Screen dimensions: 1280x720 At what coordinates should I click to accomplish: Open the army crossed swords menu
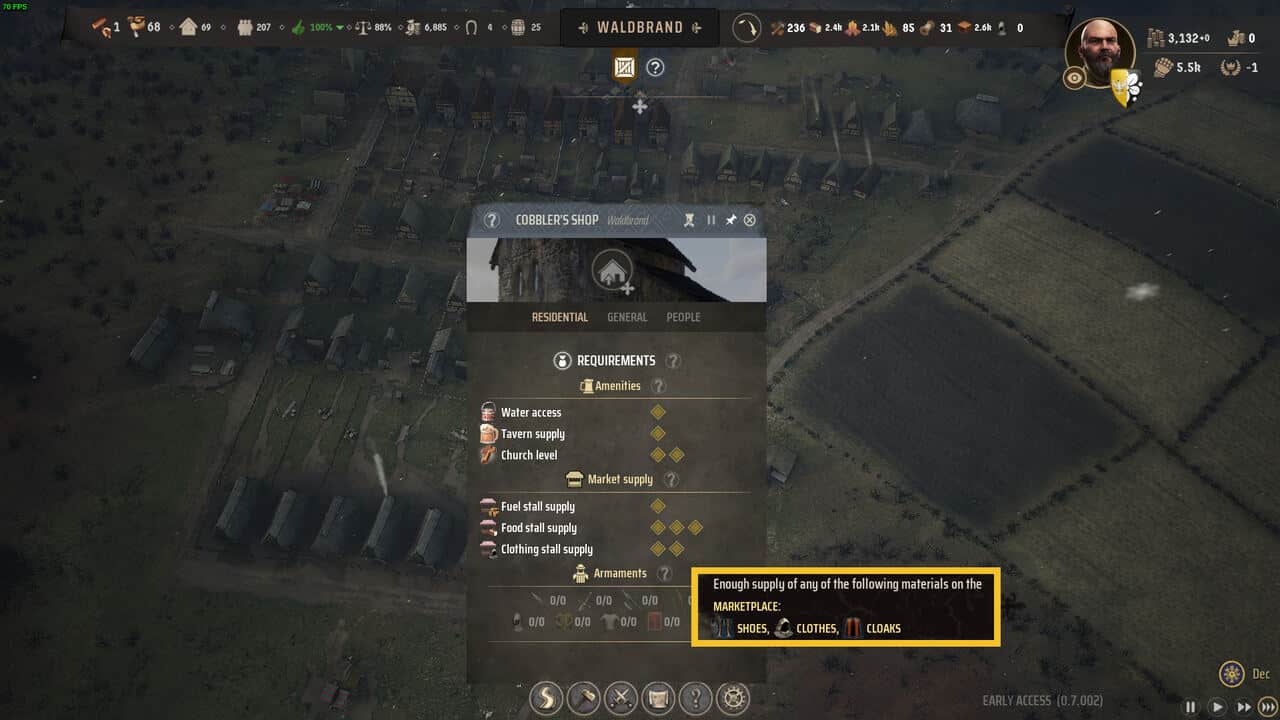(x=621, y=697)
